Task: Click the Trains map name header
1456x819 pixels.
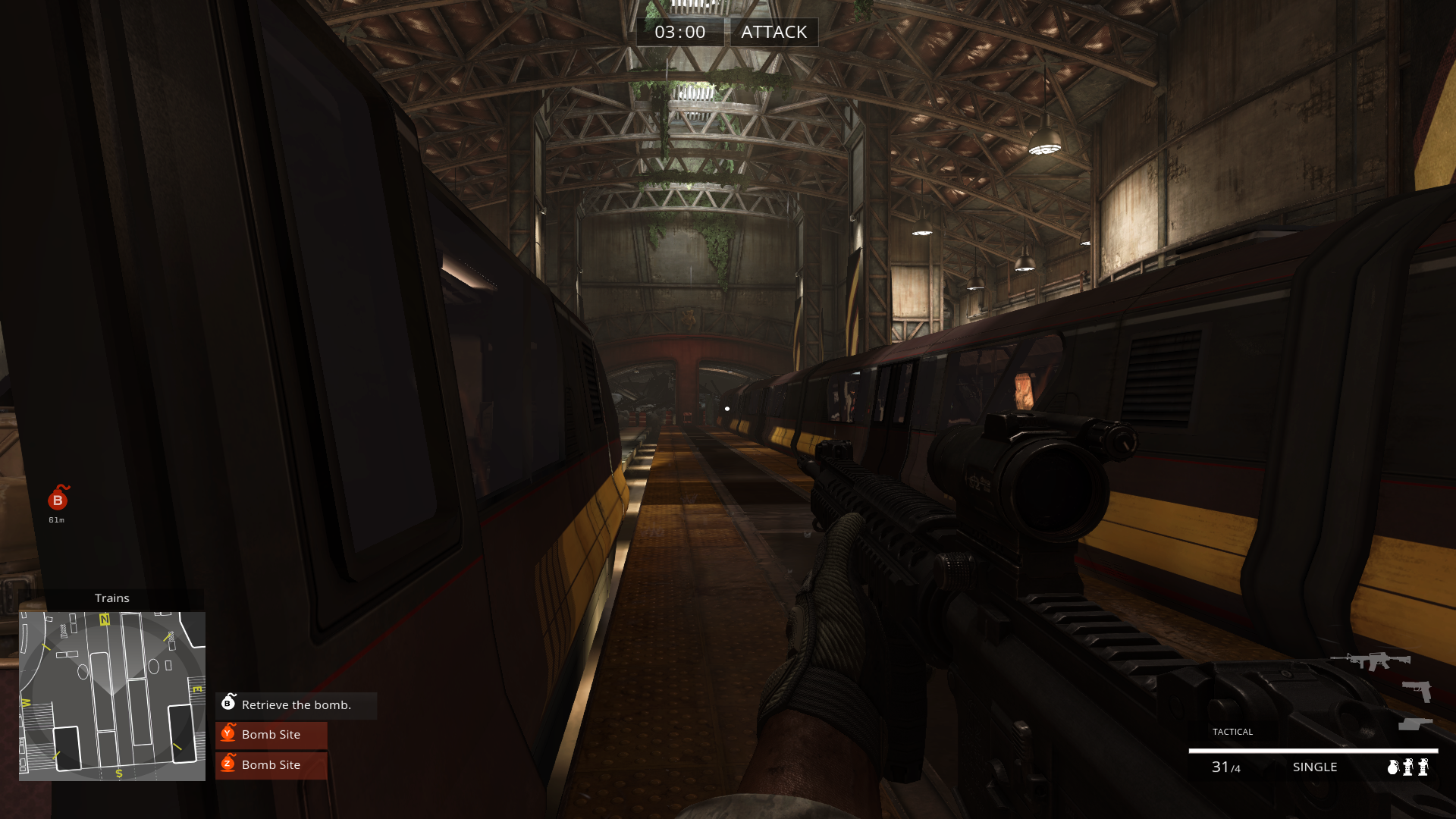Action: tap(112, 598)
